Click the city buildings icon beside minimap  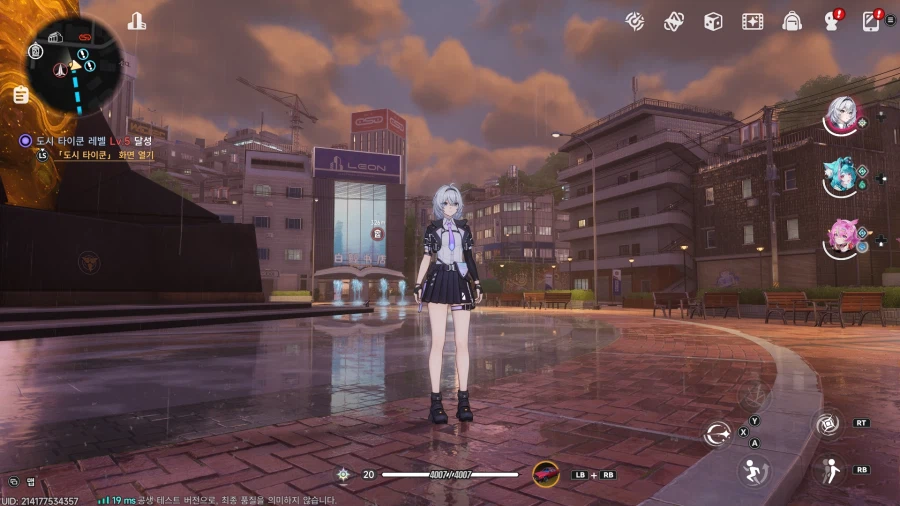point(137,20)
